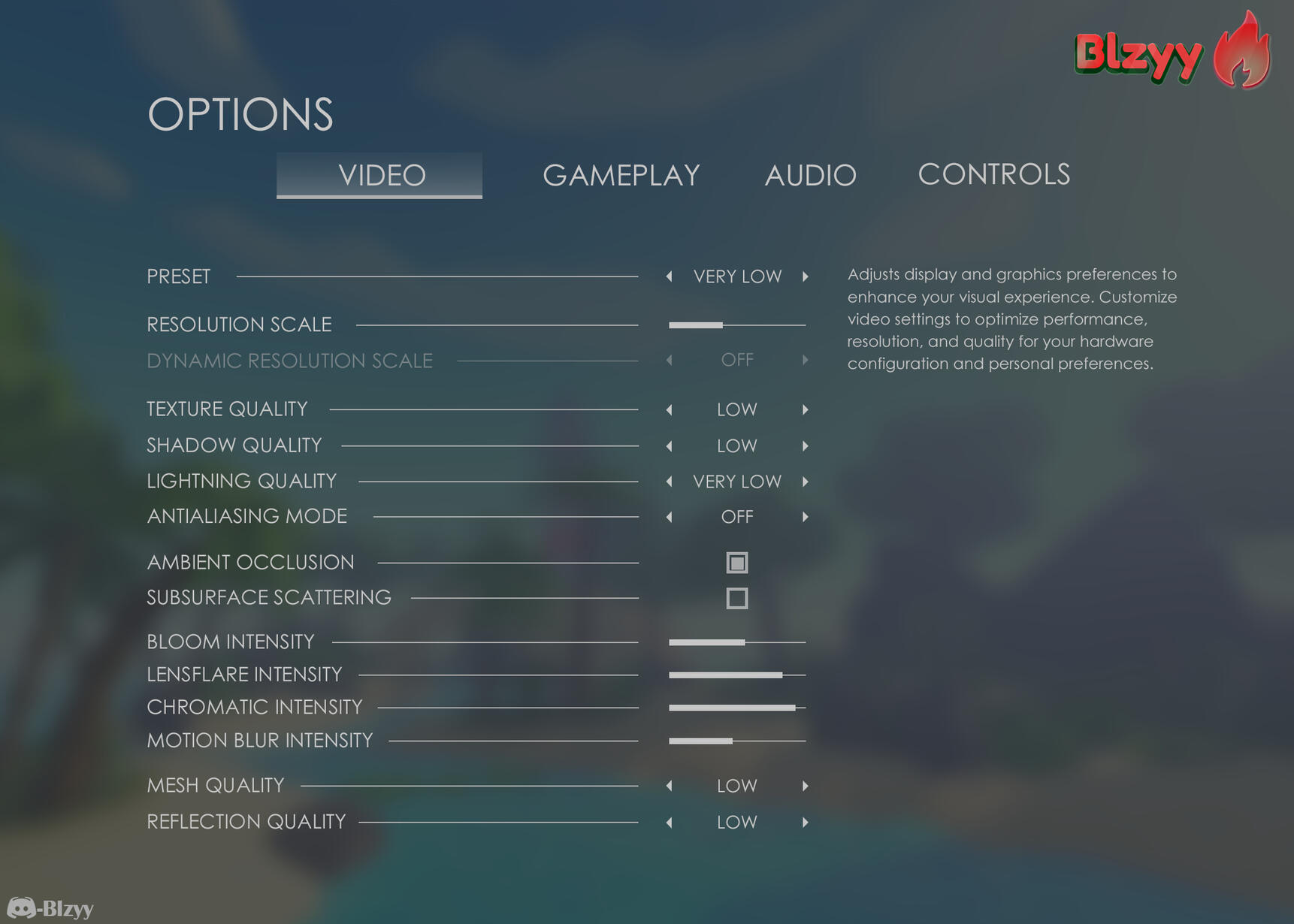Cycle Antialiasing Mode with the right arrow
1294x924 pixels.
[805, 517]
